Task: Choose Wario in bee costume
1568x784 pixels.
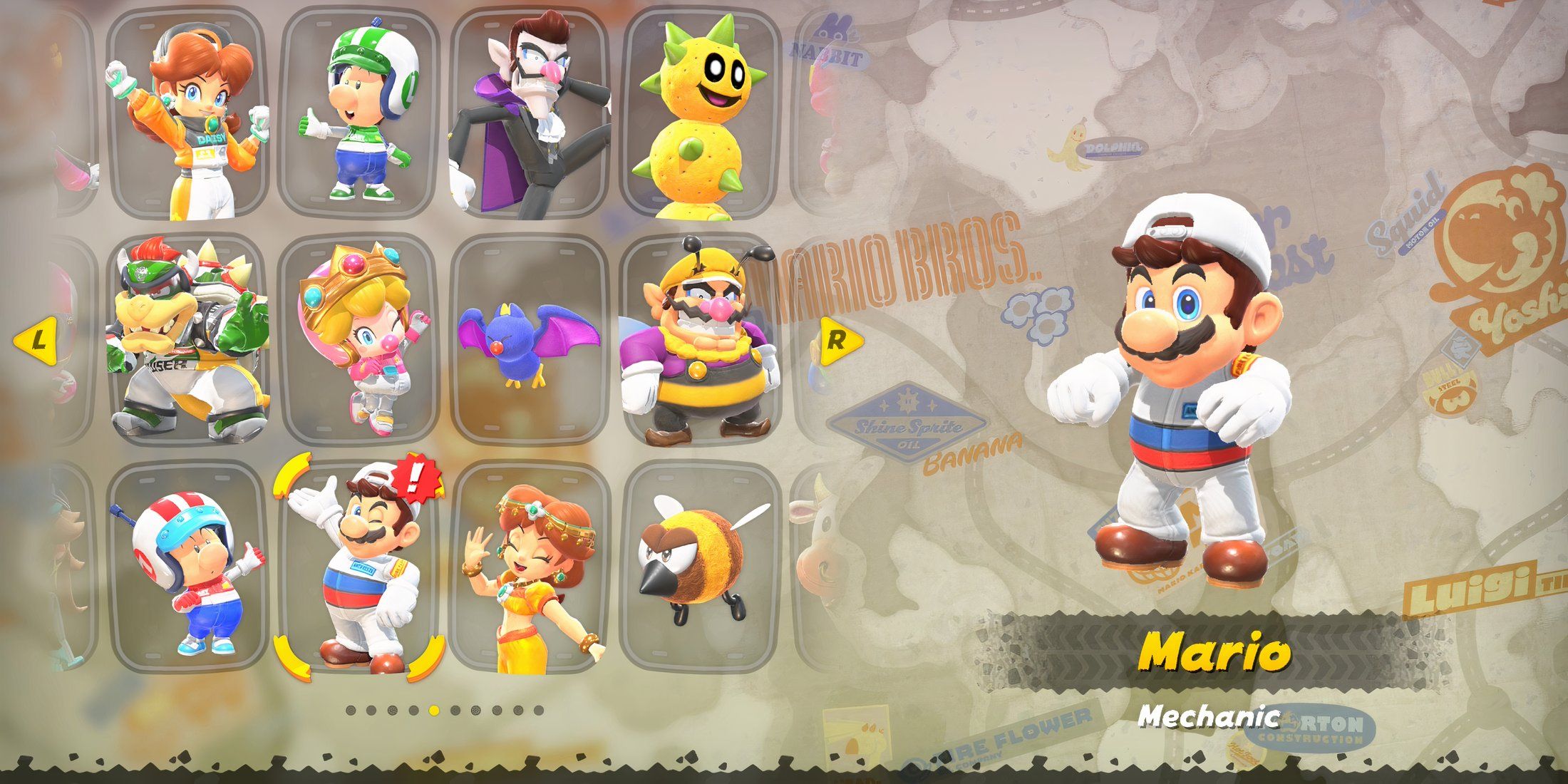Action: click(x=700, y=339)
